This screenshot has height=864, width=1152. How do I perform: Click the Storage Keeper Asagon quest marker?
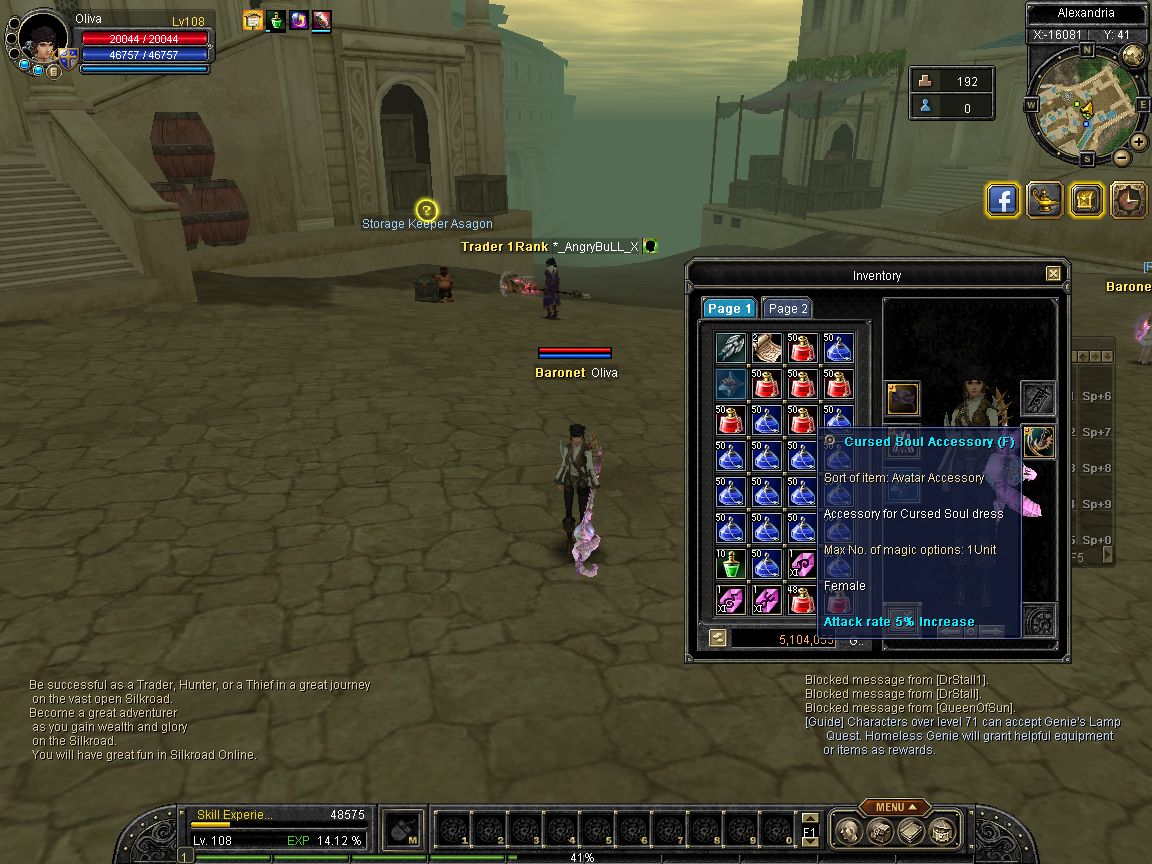427,210
